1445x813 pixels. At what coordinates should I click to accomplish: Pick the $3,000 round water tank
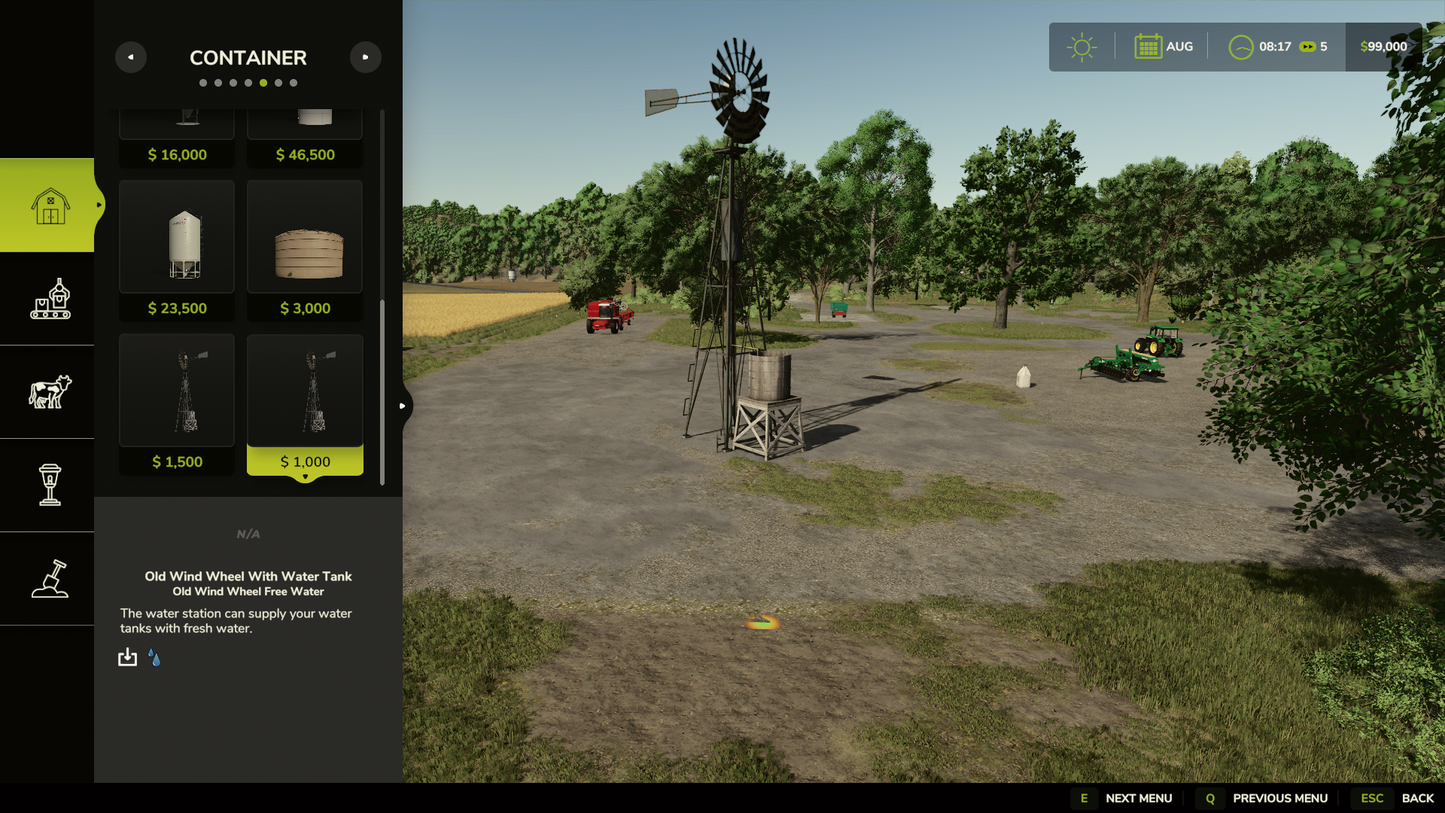[x=305, y=249]
